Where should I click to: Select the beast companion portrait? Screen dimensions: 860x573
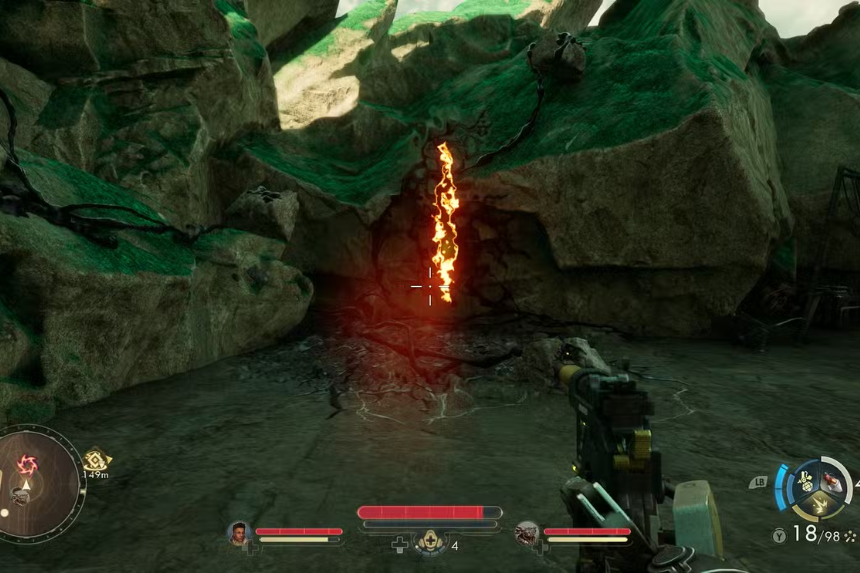[527, 533]
